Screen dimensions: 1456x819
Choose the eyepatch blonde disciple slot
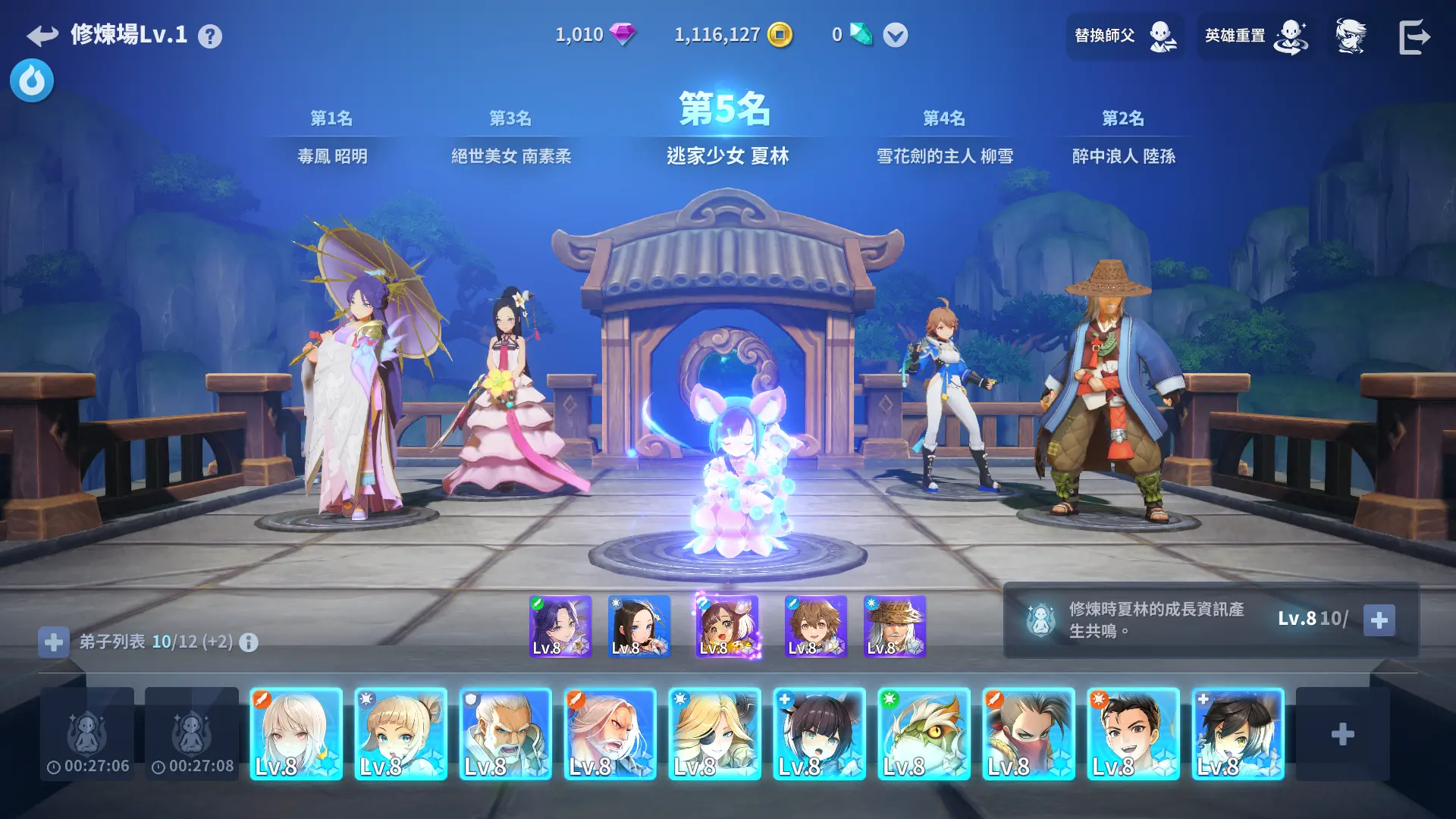pyautogui.click(x=714, y=734)
